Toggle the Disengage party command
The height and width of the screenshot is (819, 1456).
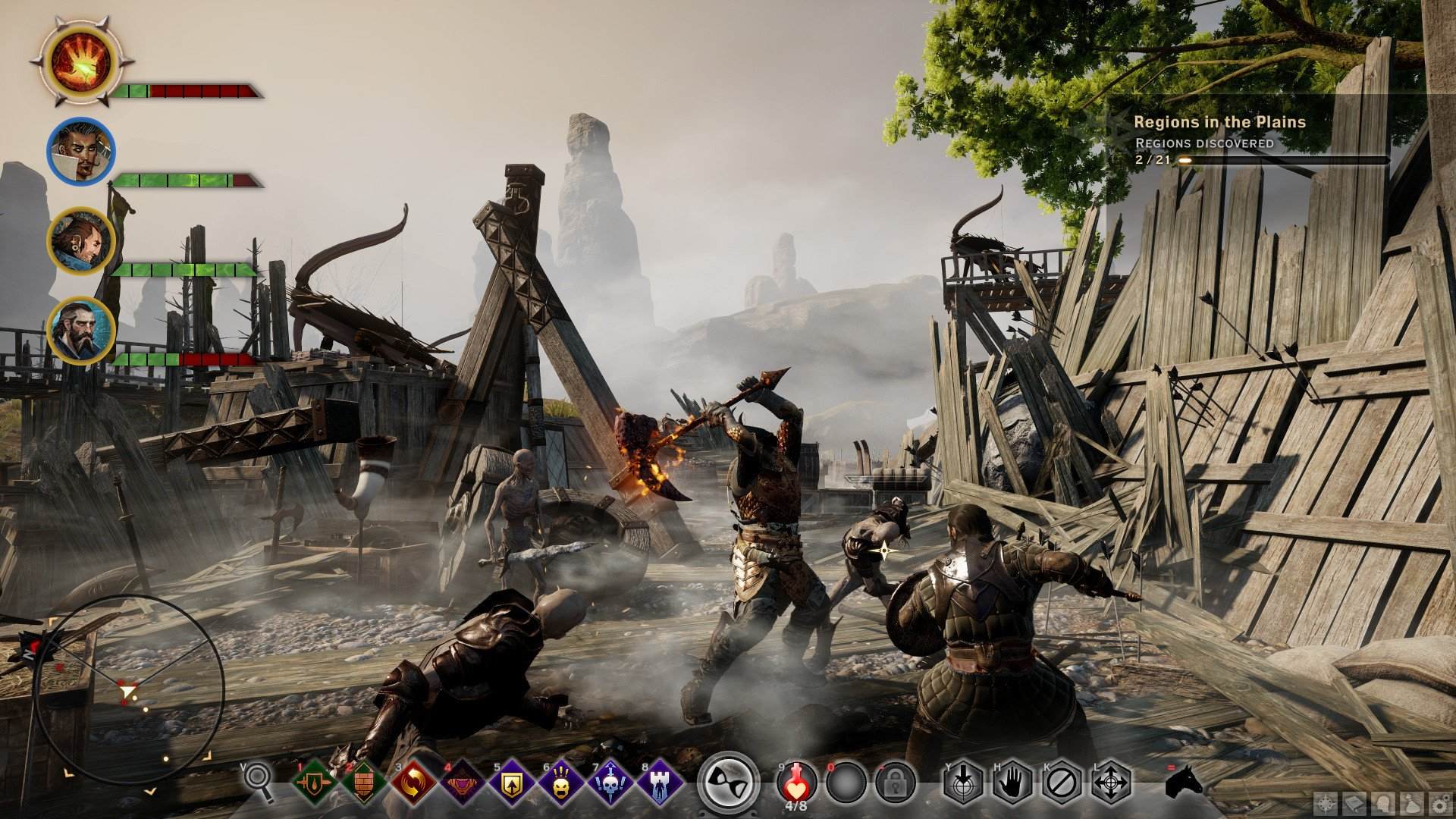coord(1059,781)
